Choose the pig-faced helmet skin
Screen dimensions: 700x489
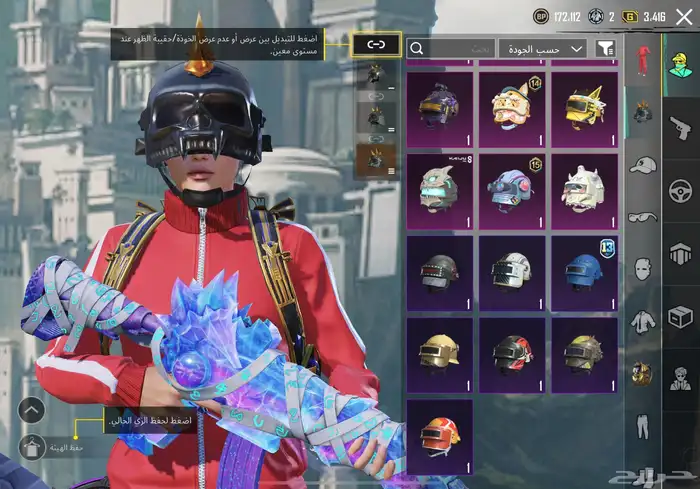(512, 106)
